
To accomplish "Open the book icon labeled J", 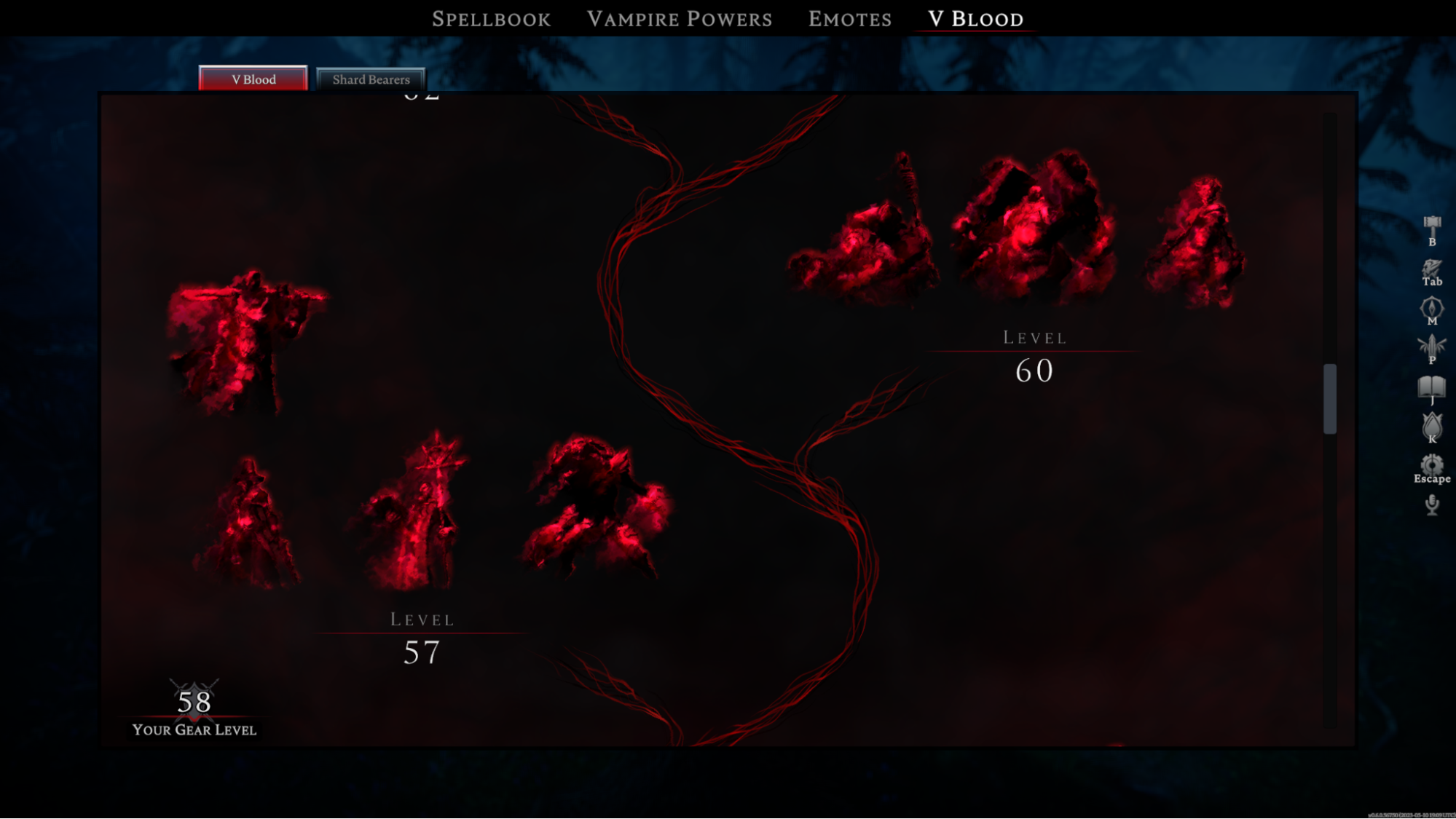I will tap(1431, 388).
